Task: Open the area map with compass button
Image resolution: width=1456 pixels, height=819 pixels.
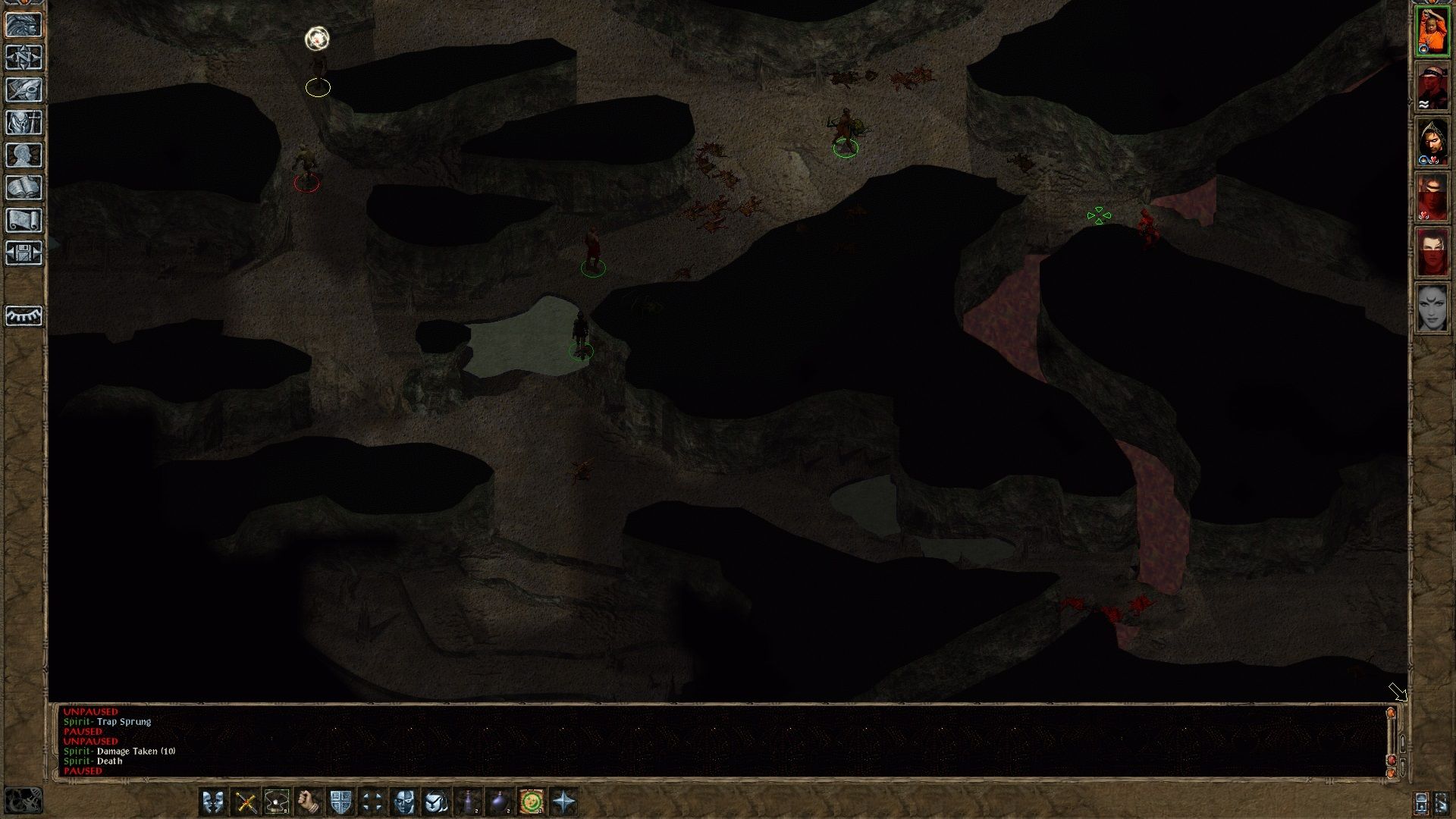Action: (24, 58)
